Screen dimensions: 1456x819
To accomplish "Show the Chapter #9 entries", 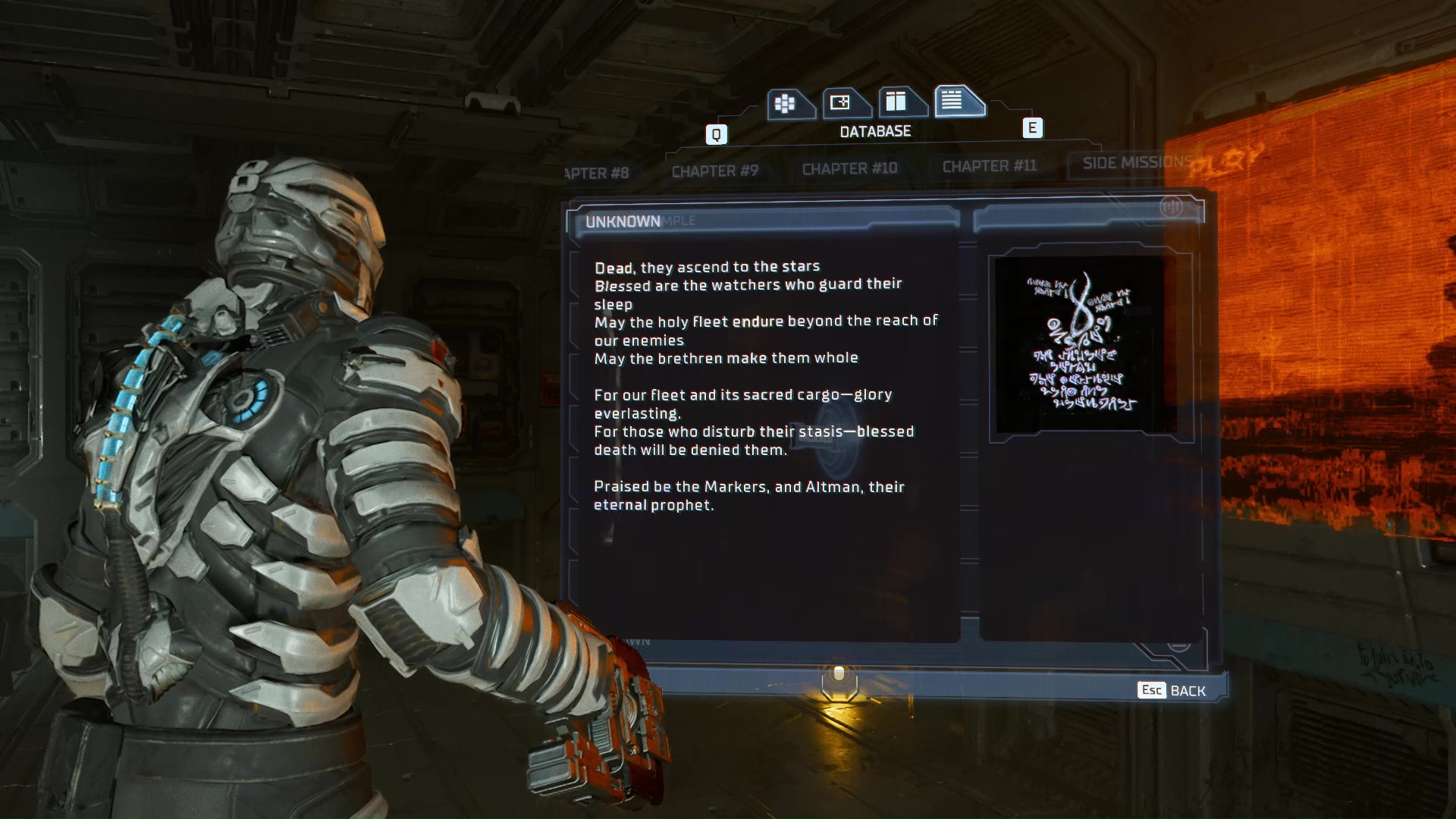I will (x=714, y=171).
